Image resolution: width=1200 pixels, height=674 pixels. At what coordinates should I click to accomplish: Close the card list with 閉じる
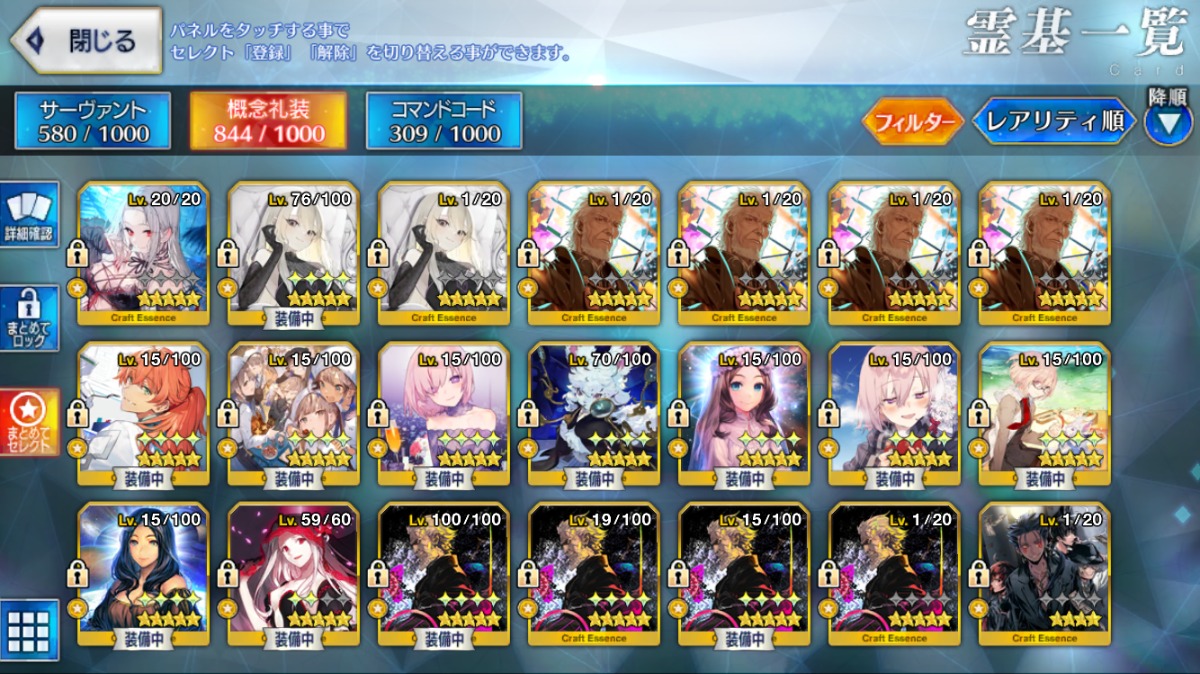(x=86, y=41)
